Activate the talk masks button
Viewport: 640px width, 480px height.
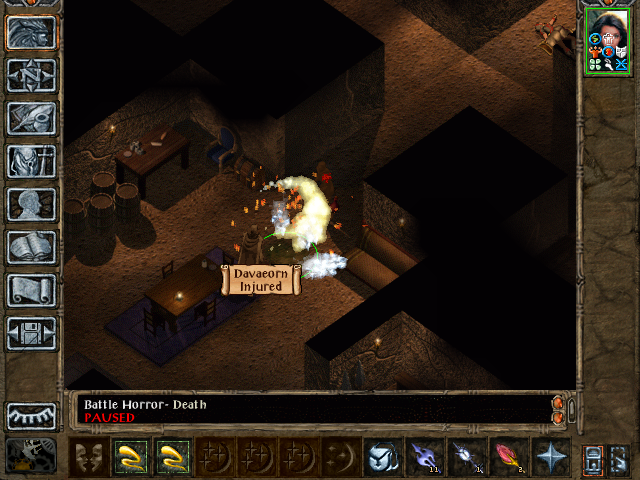tap(88, 456)
